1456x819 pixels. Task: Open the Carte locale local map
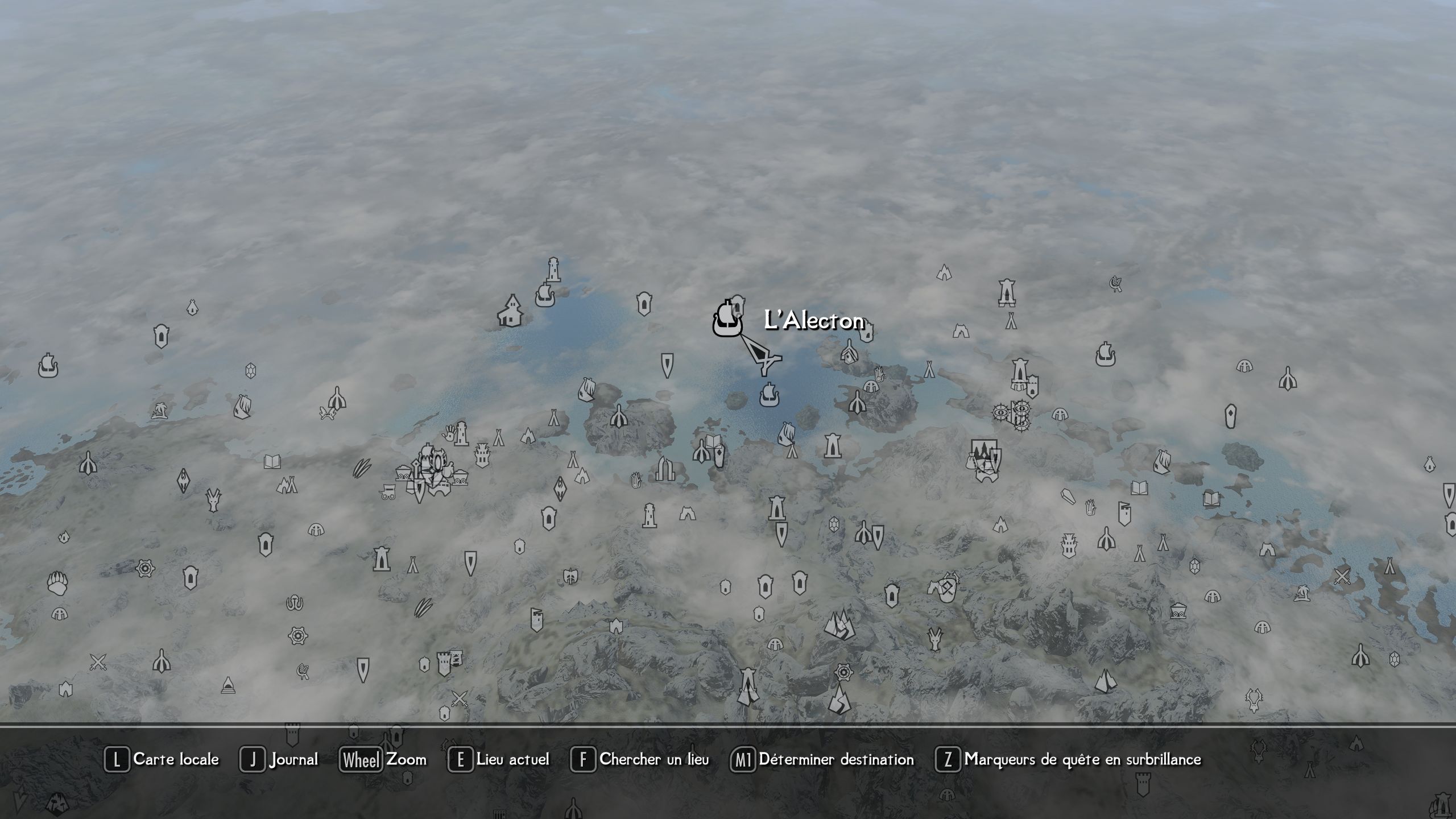click(x=162, y=760)
